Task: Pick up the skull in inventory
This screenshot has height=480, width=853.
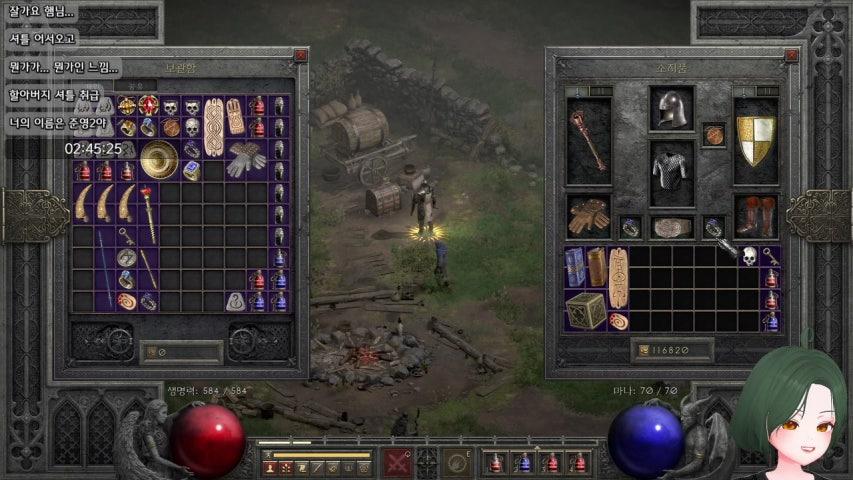Action: [x=747, y=256]
